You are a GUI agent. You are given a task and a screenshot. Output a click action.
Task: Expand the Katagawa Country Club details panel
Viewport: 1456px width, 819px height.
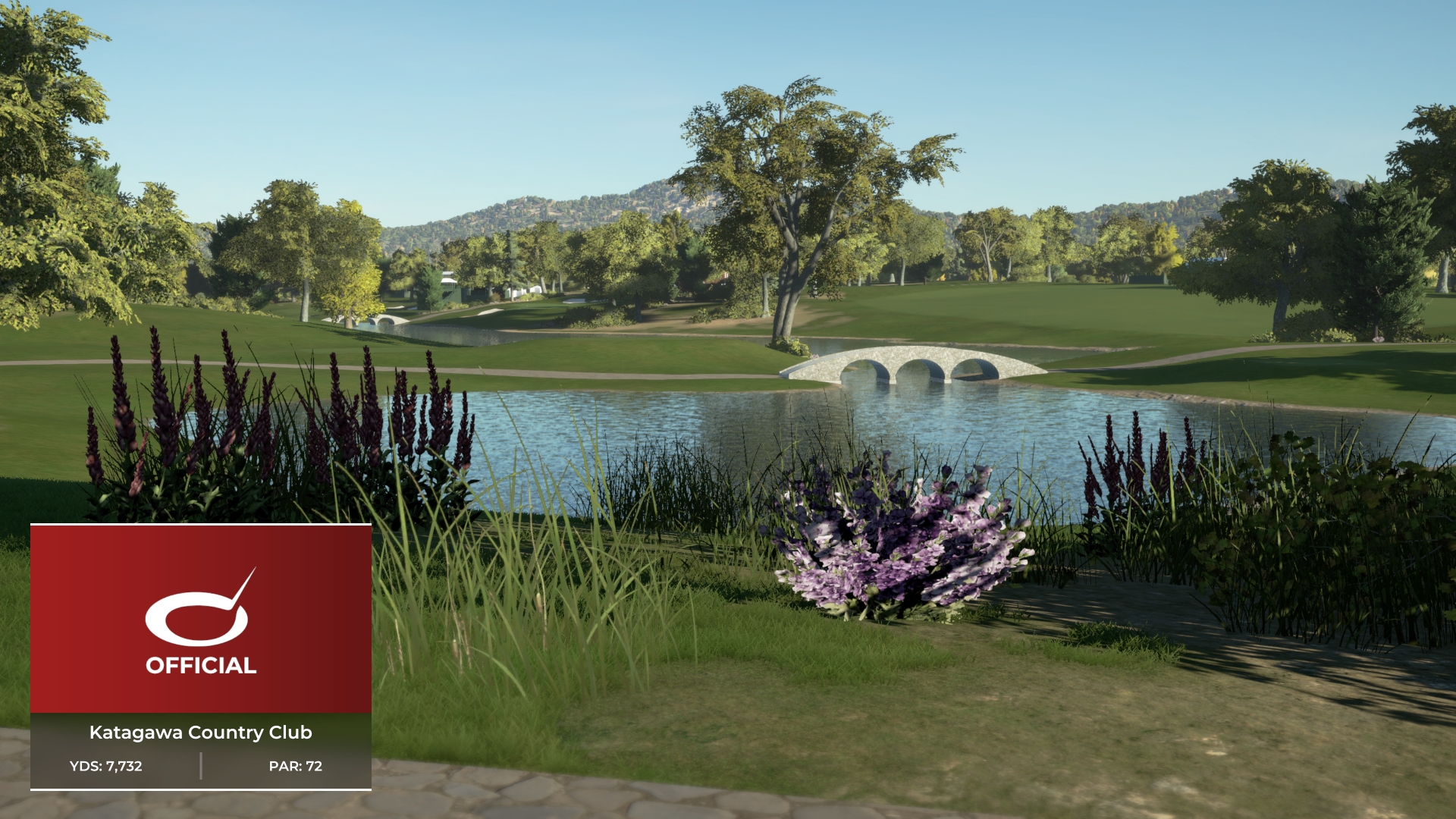(201, 733)
